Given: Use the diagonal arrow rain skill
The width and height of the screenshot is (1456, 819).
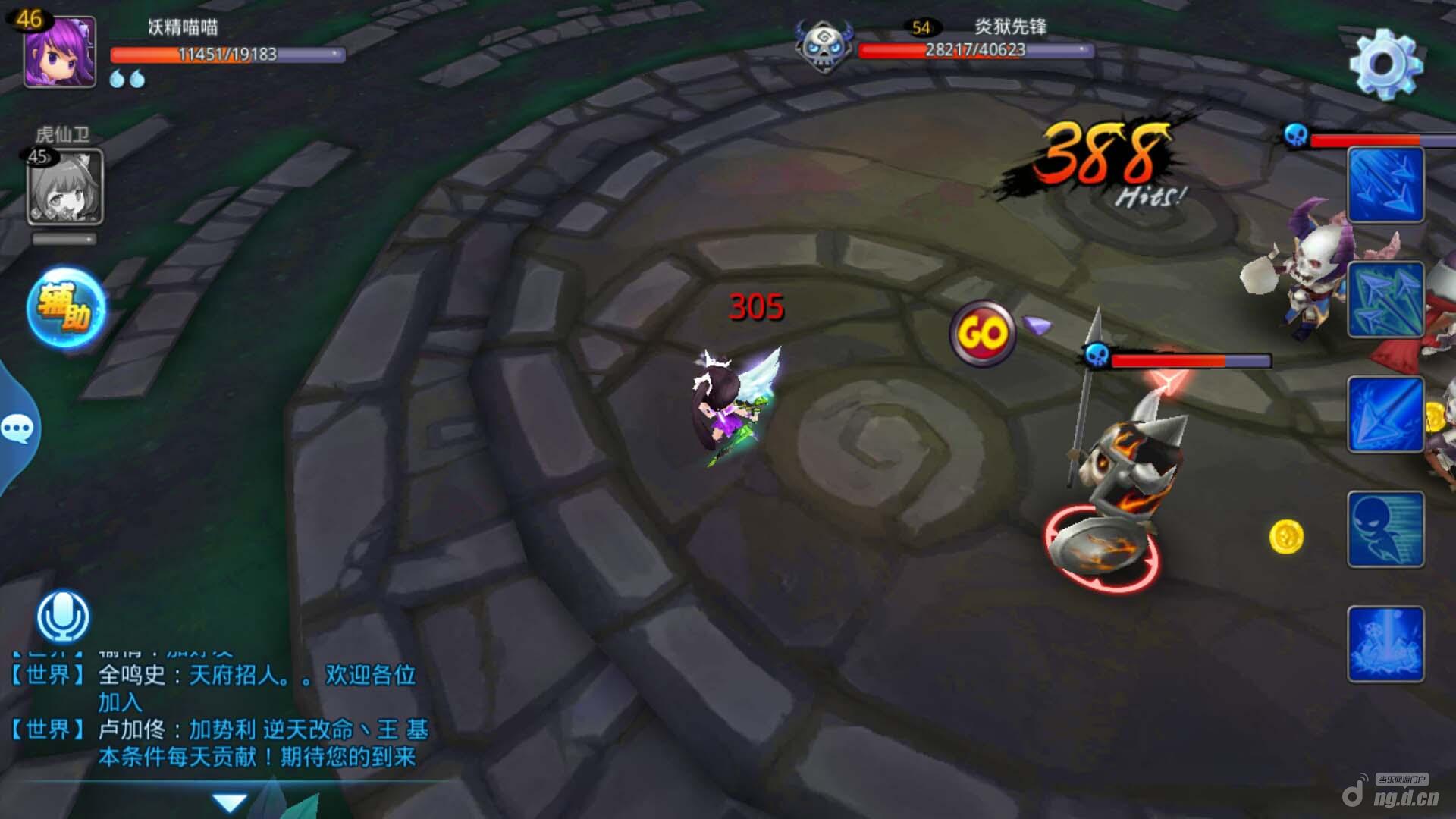Looking at the screenshot, I should [1385, 186].
